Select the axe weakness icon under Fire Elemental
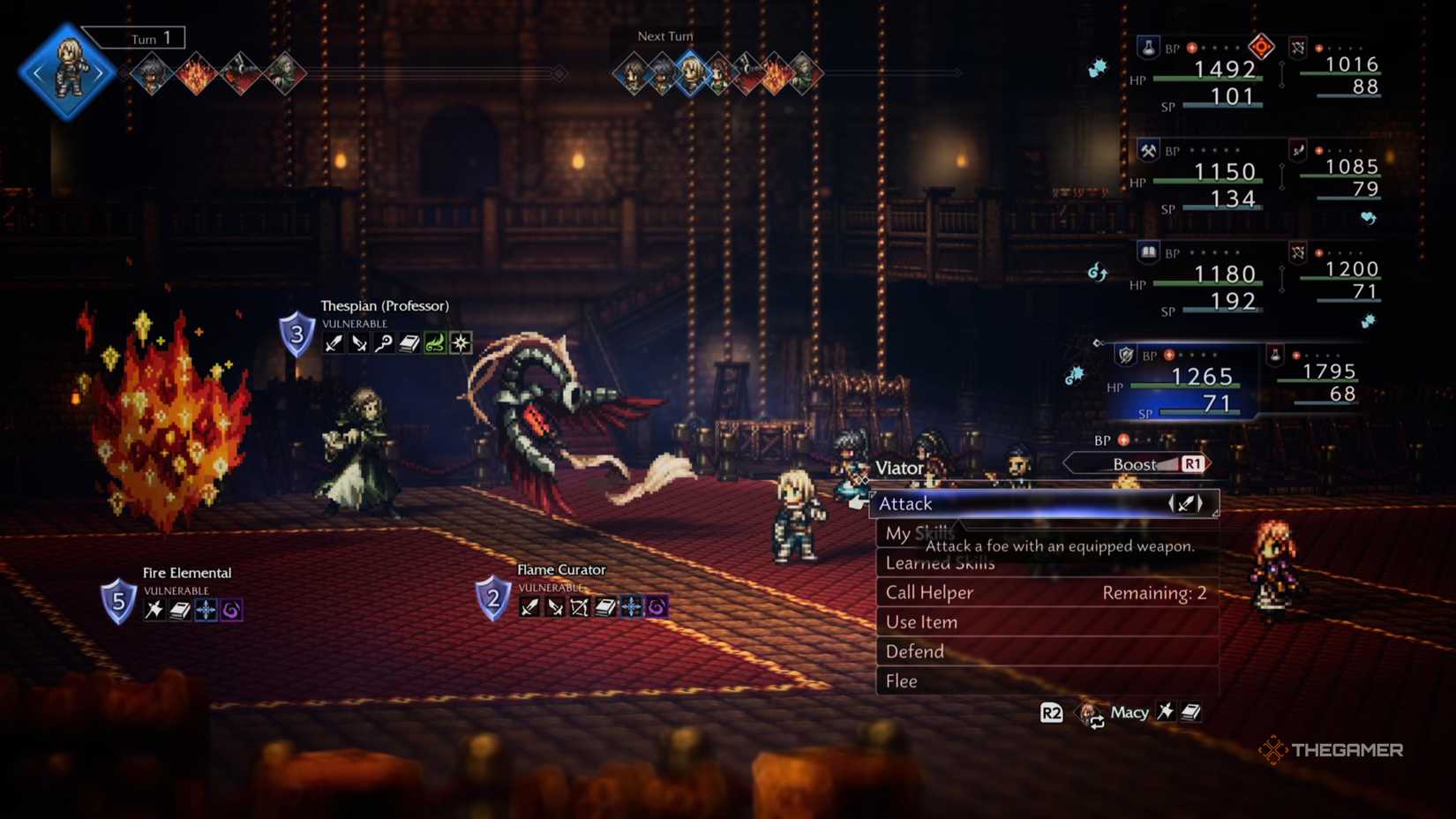 [x=155, y=610]
